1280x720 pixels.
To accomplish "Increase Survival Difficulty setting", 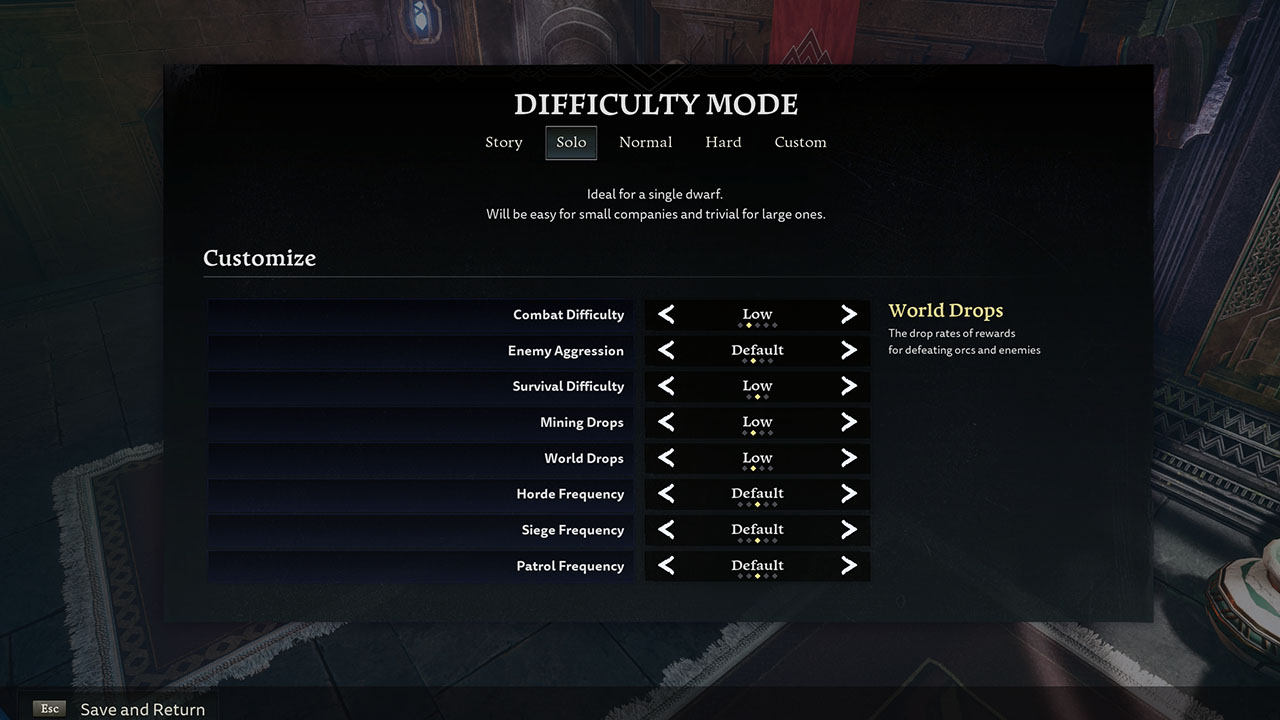I will tap(849, 387).
